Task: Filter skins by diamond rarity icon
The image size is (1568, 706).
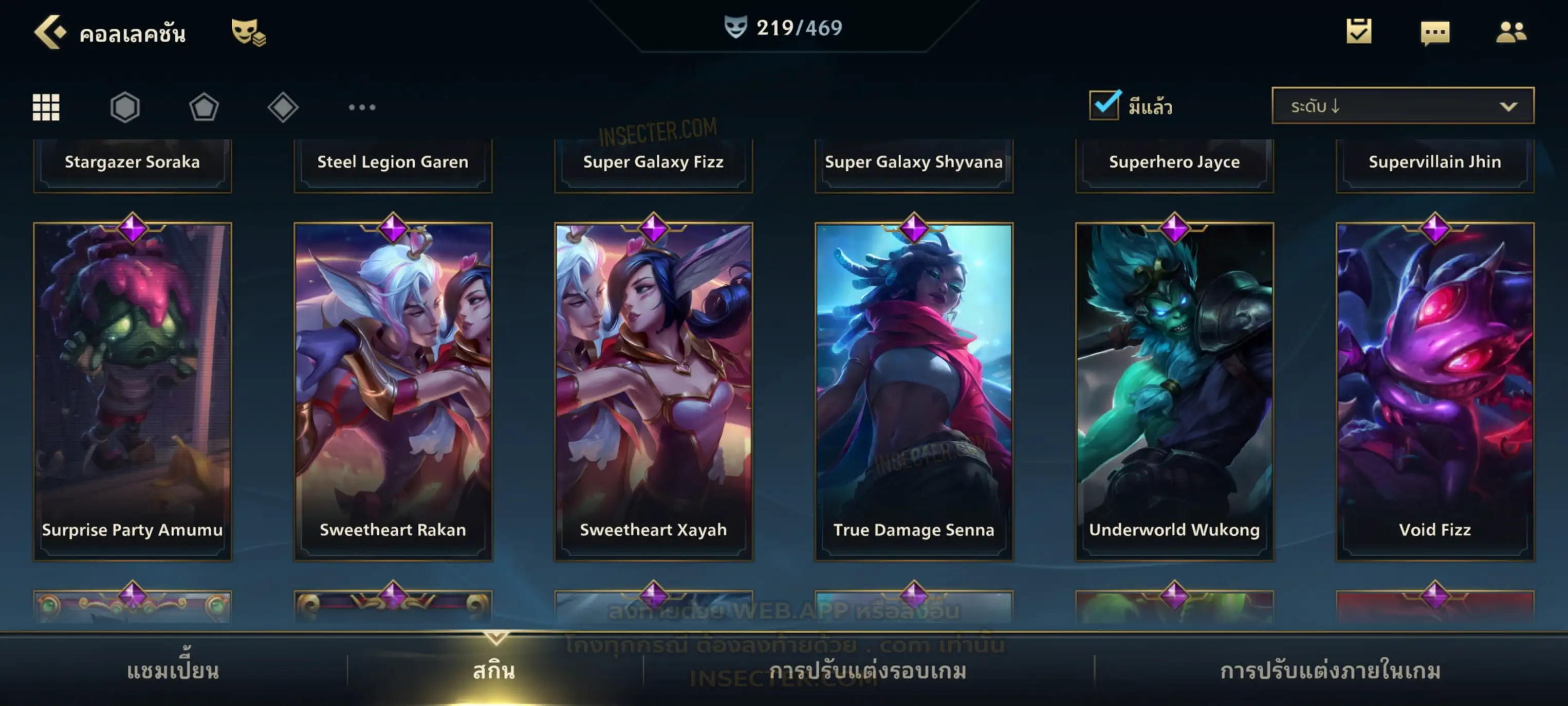Action: coord(283,107)
